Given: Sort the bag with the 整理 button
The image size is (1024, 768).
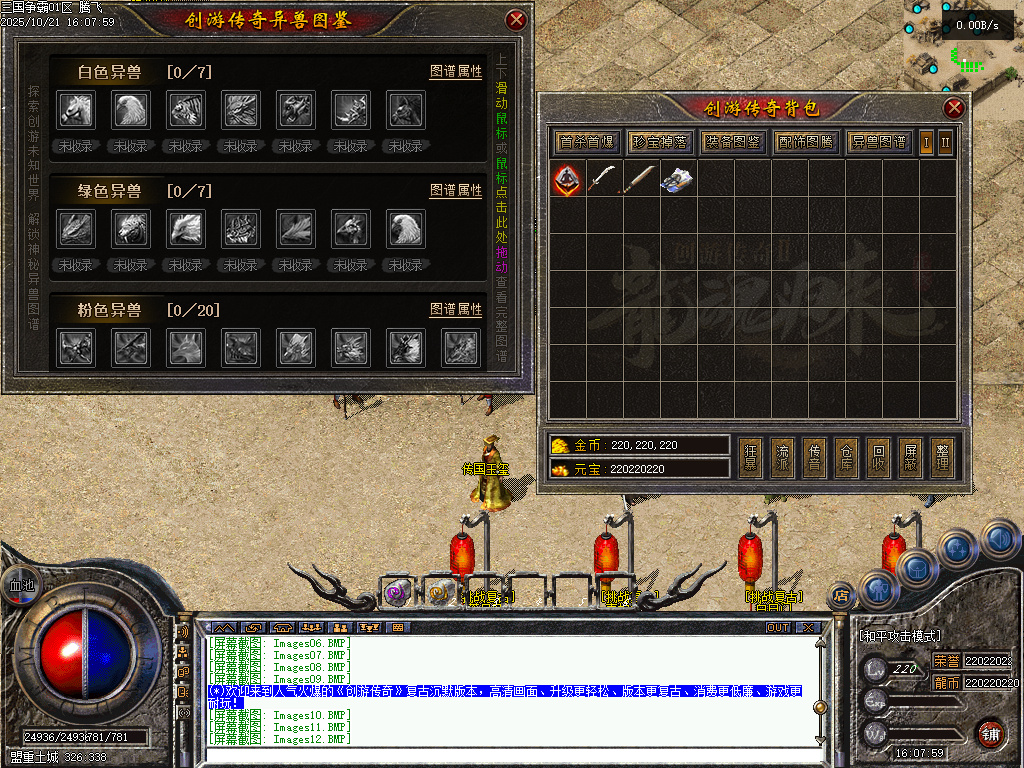Looking at the screenshot, I should pyautogui.click(x=940, y=458).
